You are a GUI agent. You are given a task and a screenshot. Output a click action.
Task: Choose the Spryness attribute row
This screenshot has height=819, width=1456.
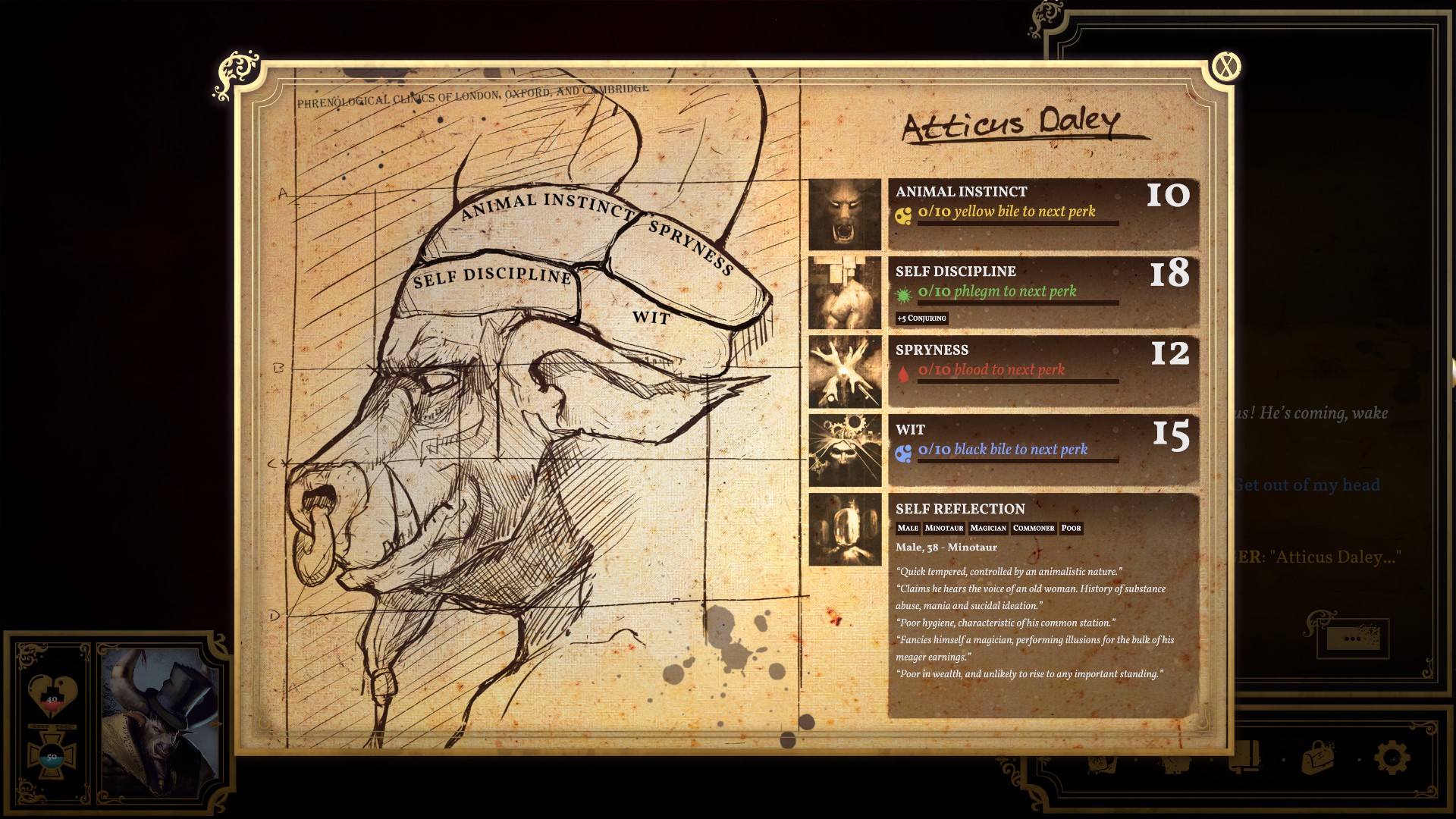[1043, 372]
